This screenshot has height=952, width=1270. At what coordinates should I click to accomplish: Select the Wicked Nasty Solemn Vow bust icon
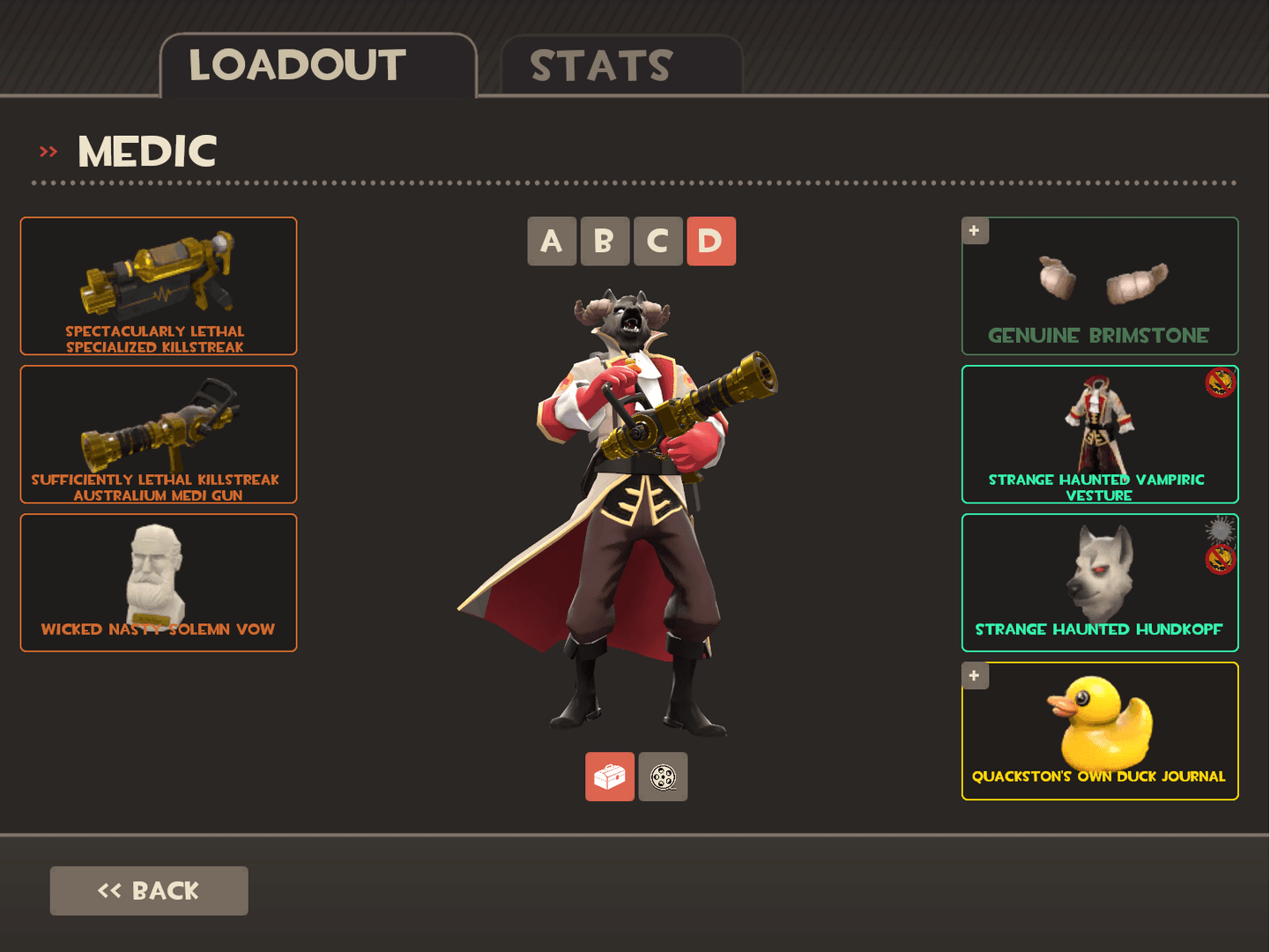point(158,582)
